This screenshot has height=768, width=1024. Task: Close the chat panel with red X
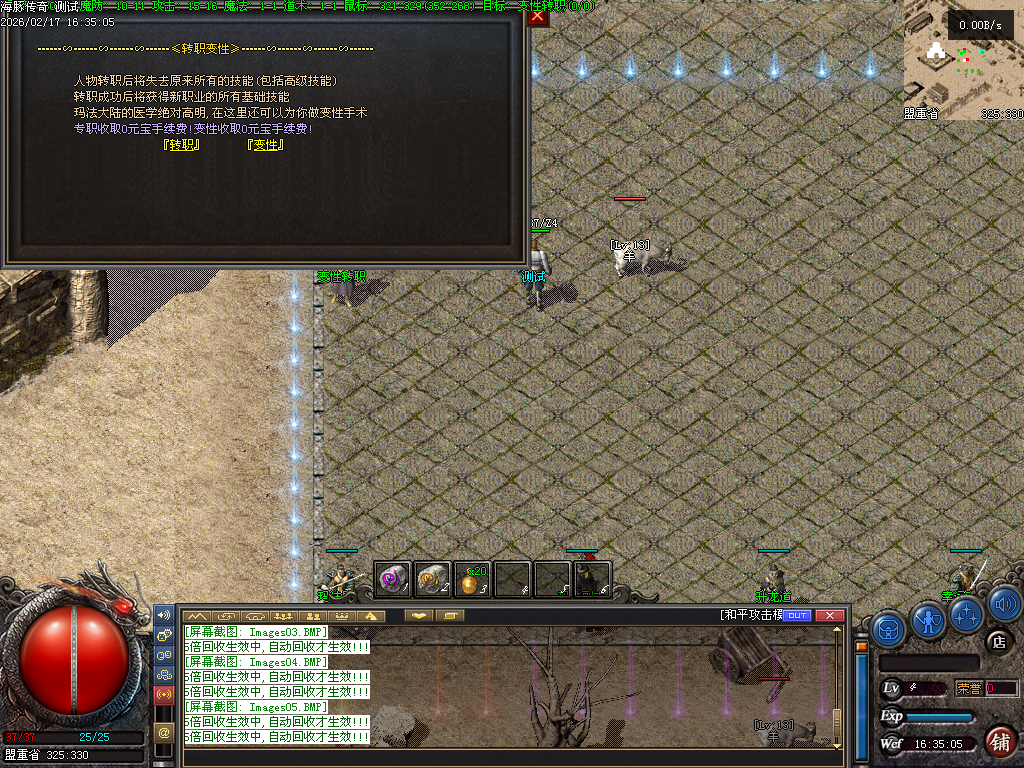(x=829, y=616)
